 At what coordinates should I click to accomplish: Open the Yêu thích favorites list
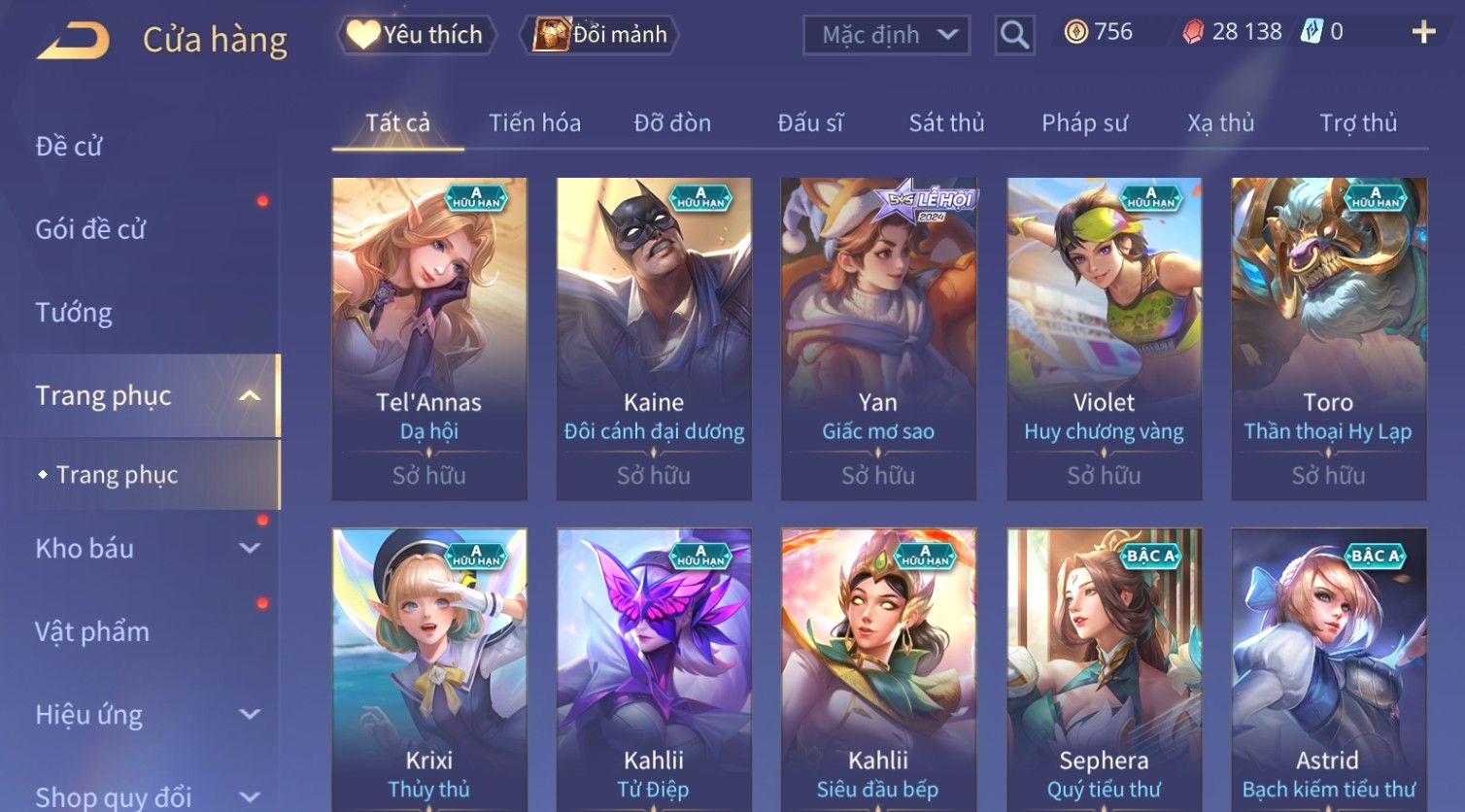tap(417, 35)
